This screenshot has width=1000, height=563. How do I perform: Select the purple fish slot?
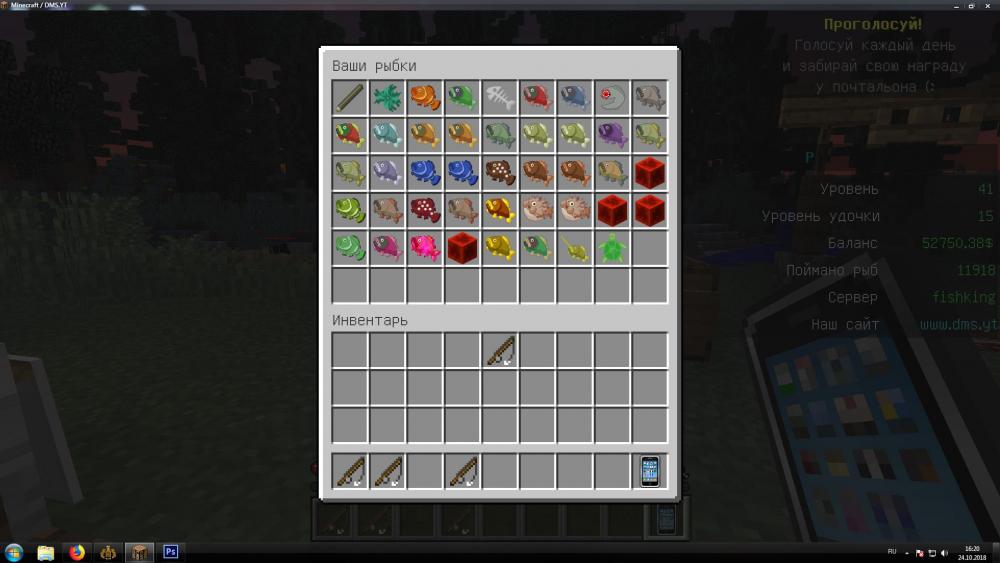click(x=612, y=134)
